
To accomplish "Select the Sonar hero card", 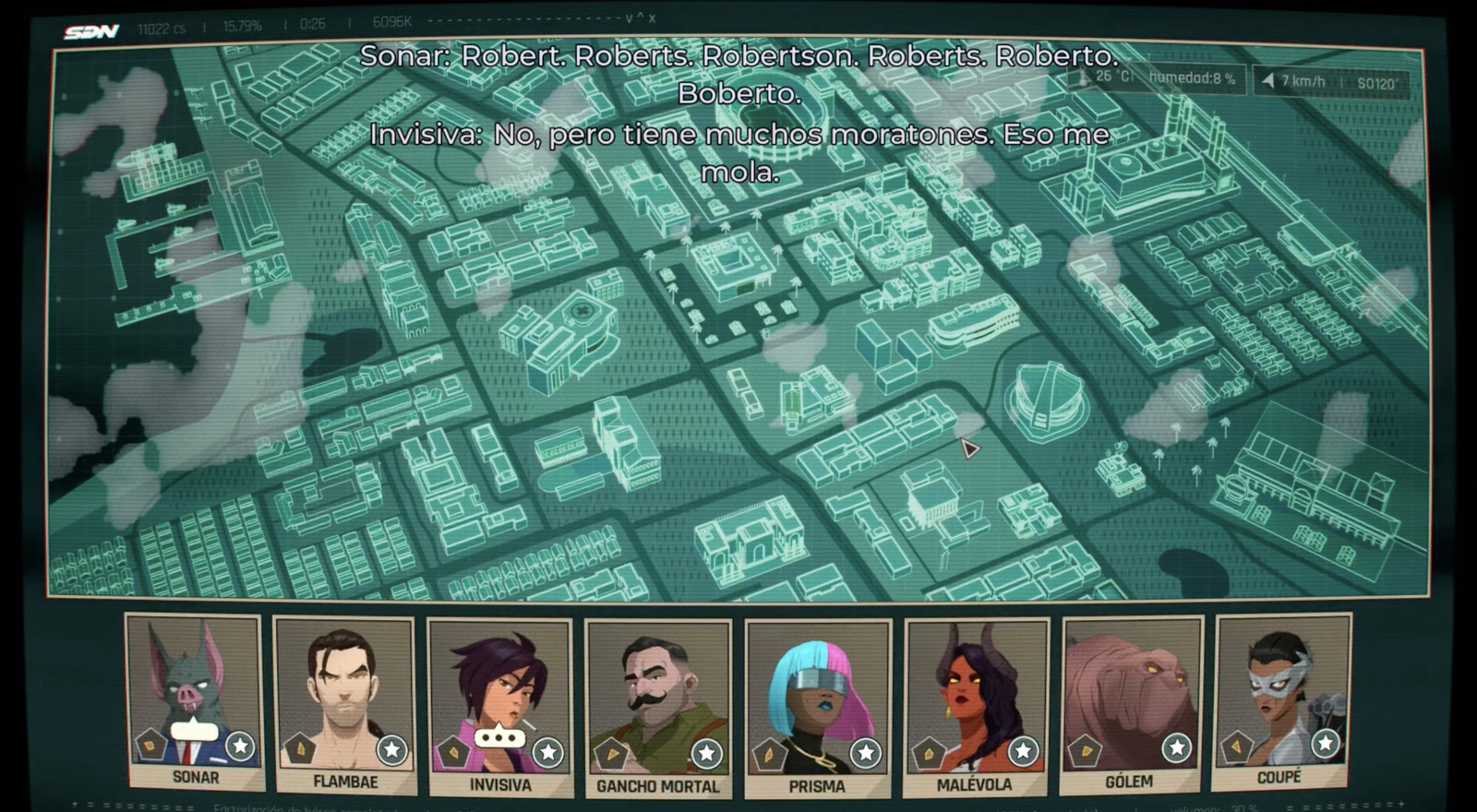I will pyautogui.click(x=194, y=701).
